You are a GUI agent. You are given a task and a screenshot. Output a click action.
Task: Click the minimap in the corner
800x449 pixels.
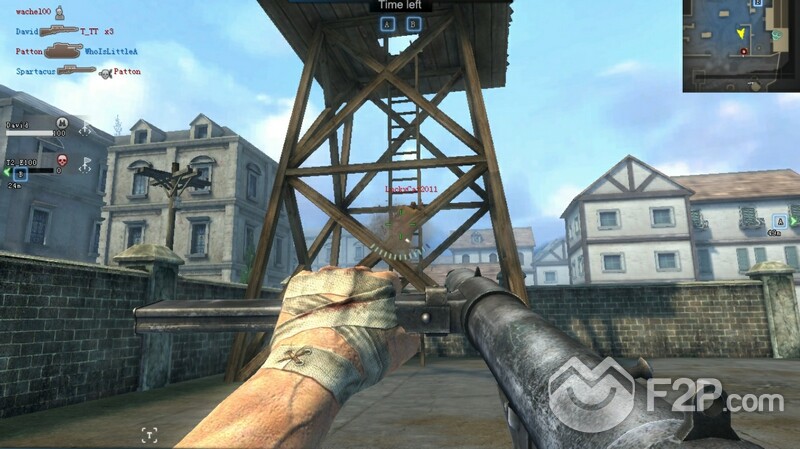tap(741, 46)
